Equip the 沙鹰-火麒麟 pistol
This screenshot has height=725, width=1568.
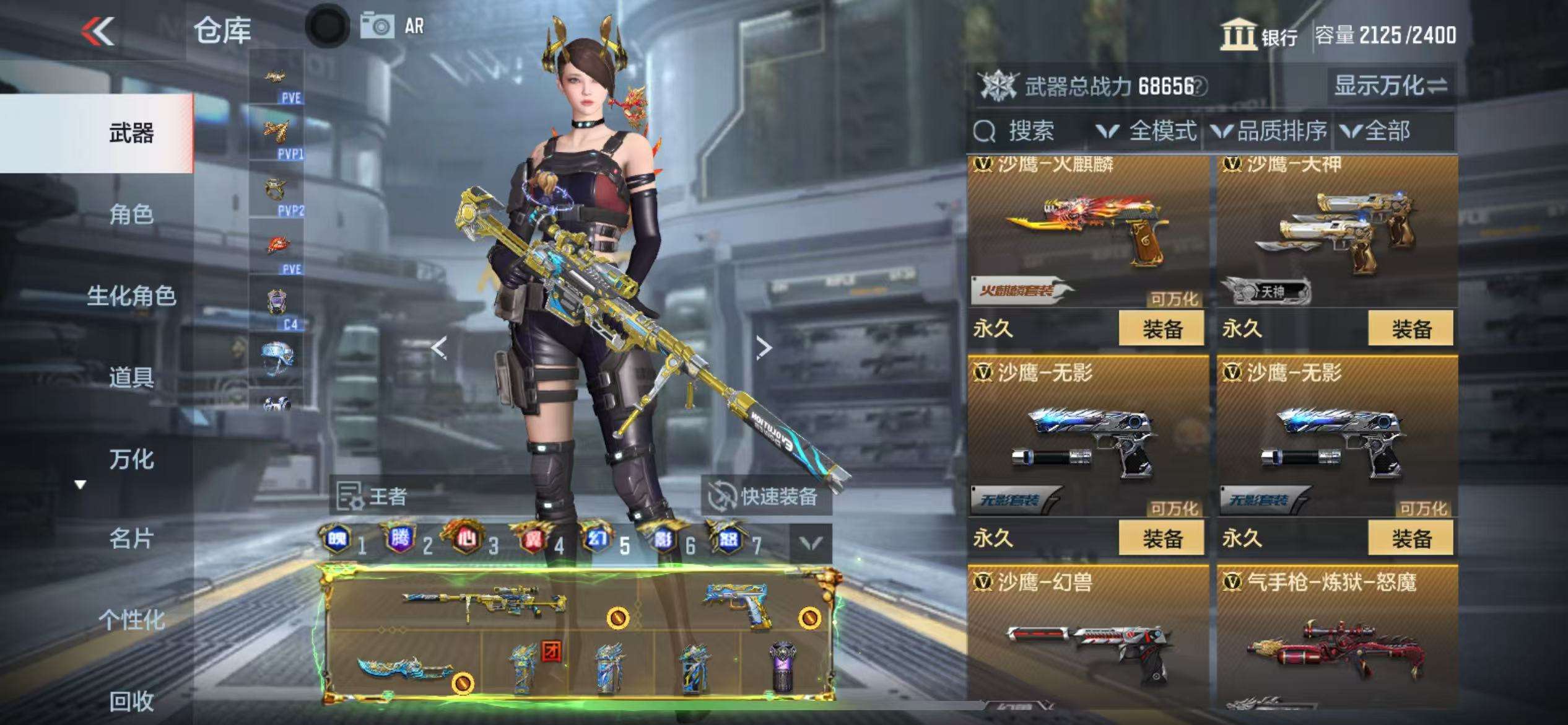[1161, 328]
